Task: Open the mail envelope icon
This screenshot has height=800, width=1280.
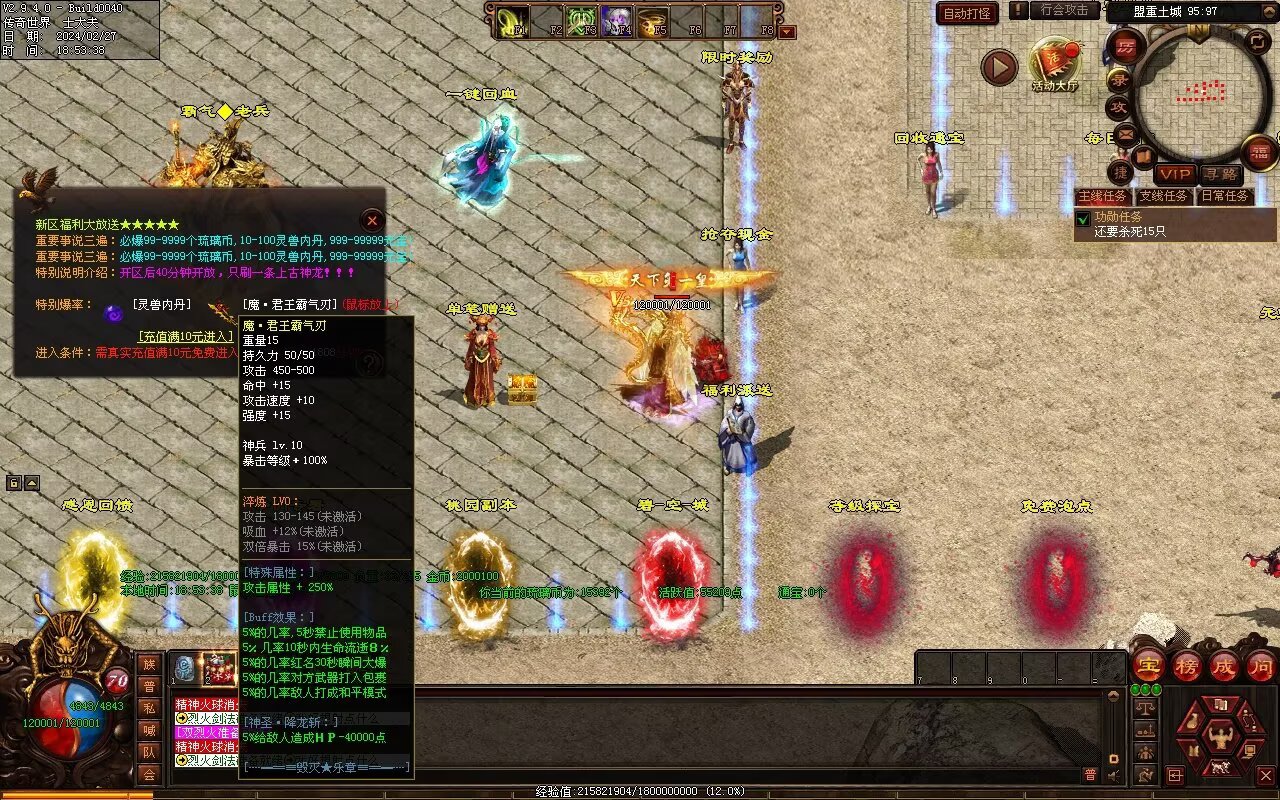Action: pyautogui.click(x=1126, y=134)
